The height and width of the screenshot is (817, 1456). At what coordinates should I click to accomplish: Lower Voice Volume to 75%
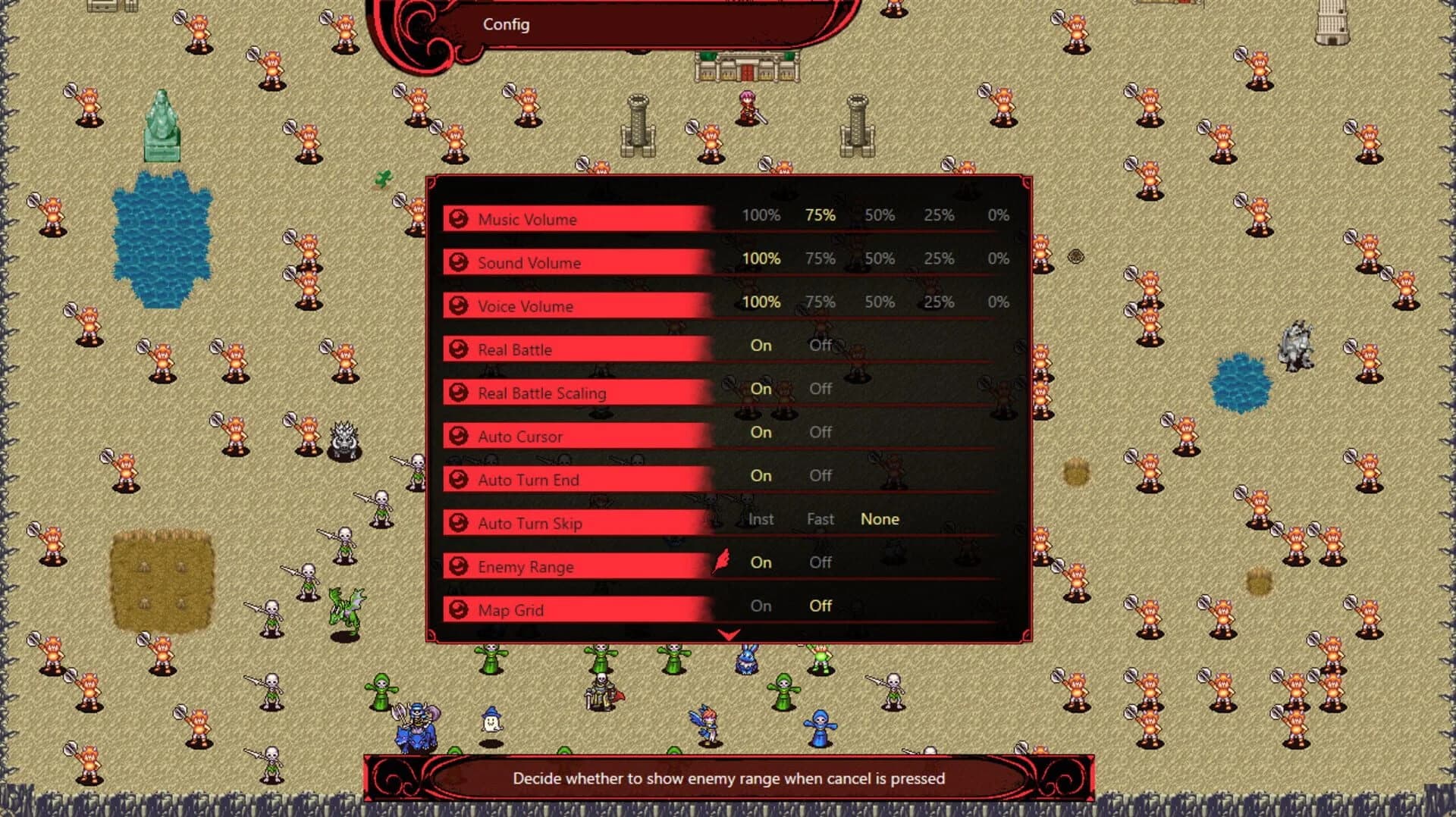coord(821,302)
